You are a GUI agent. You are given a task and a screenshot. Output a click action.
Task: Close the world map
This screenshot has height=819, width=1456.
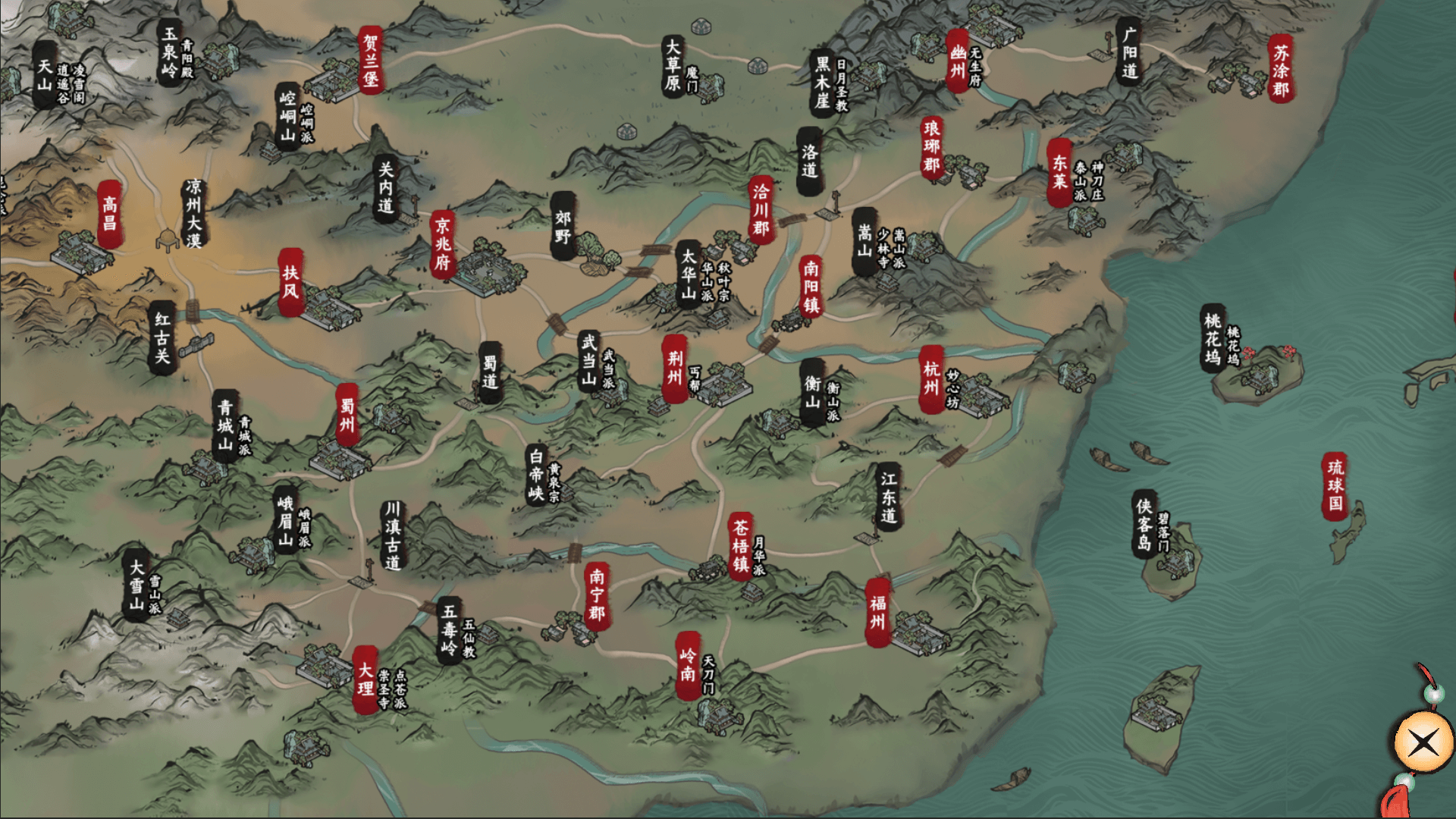1423,742
